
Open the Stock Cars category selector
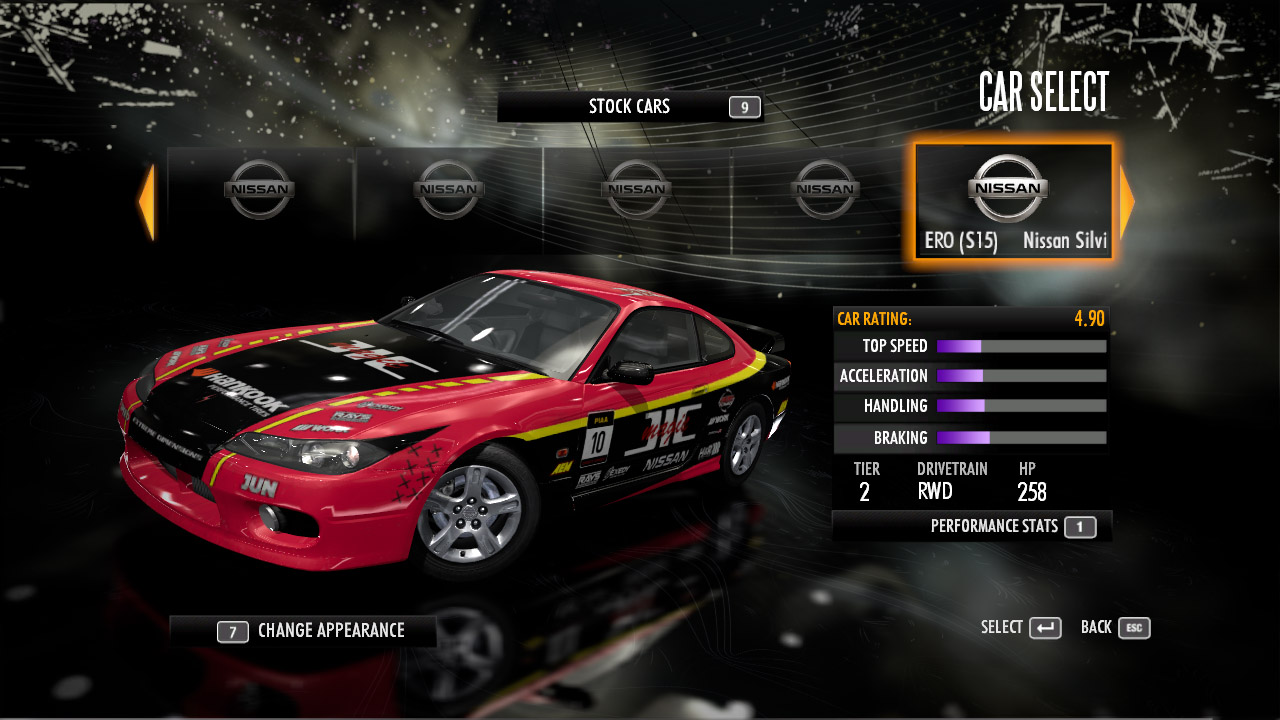630,107
